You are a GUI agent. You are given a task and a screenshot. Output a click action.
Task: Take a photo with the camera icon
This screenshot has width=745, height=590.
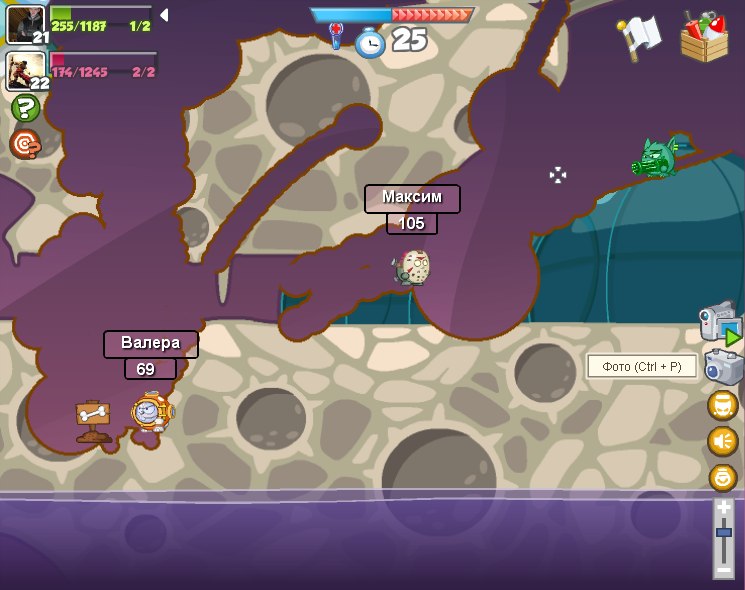(x=723, y=367)
